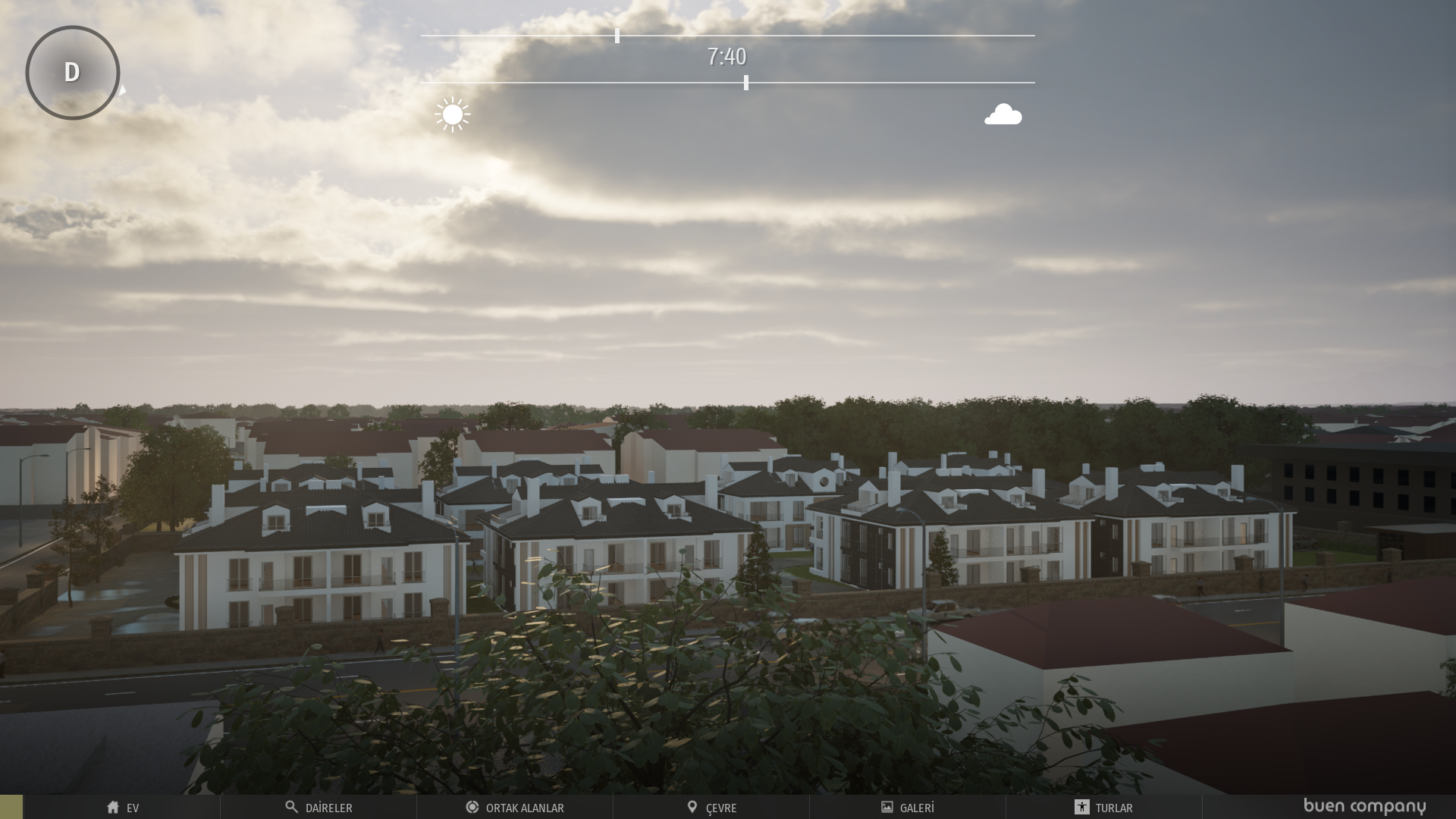Open the EV home tab
1456x819 pixels.
coord(122,808)
